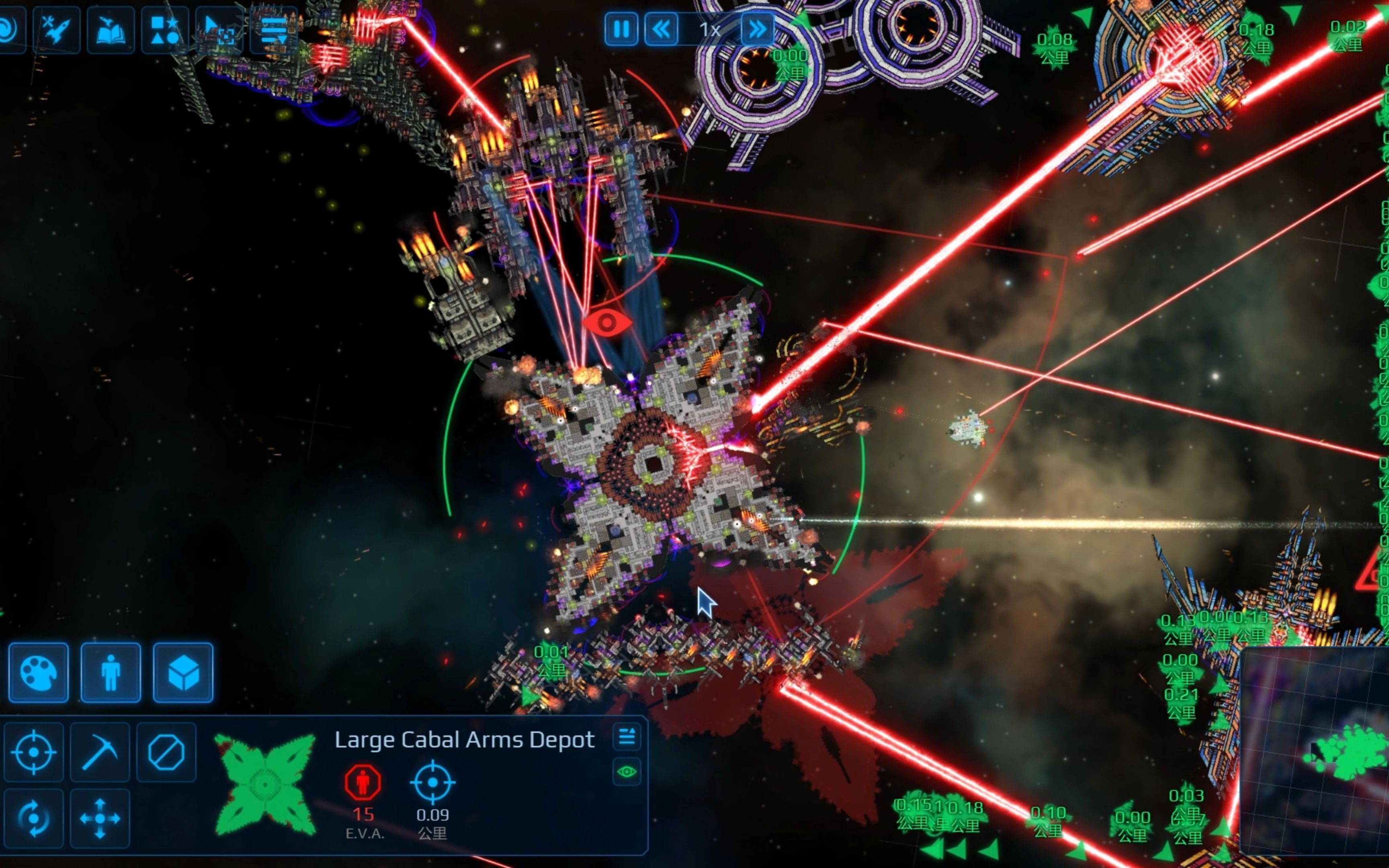Open the ship build wrench-and-rocket menu

(56, 30)
